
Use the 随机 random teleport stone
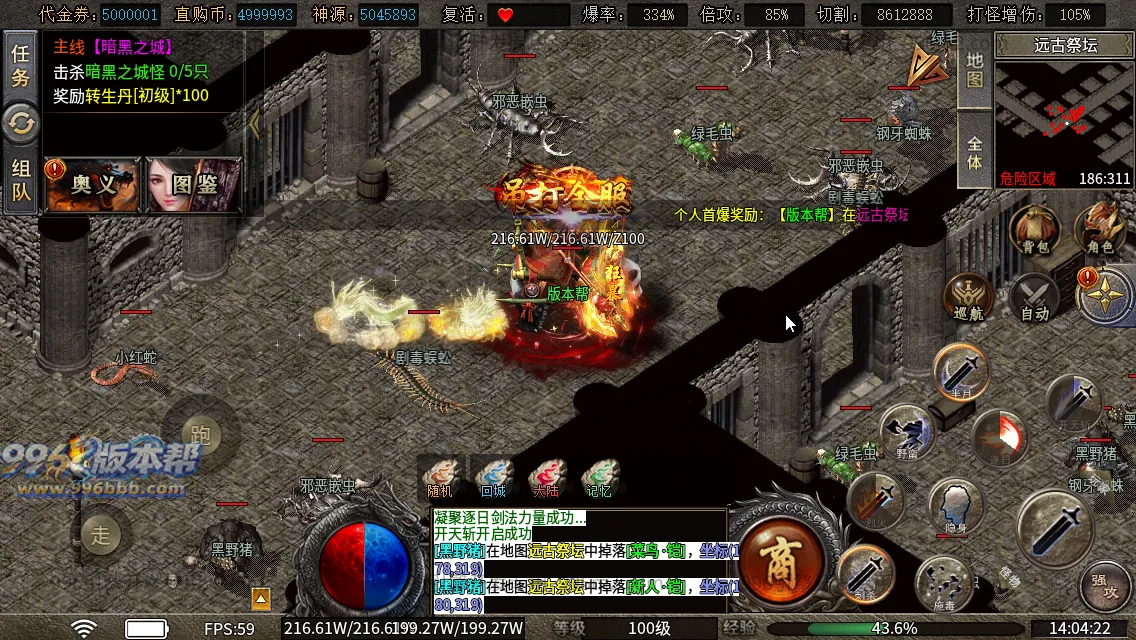[x=440, y=477]
